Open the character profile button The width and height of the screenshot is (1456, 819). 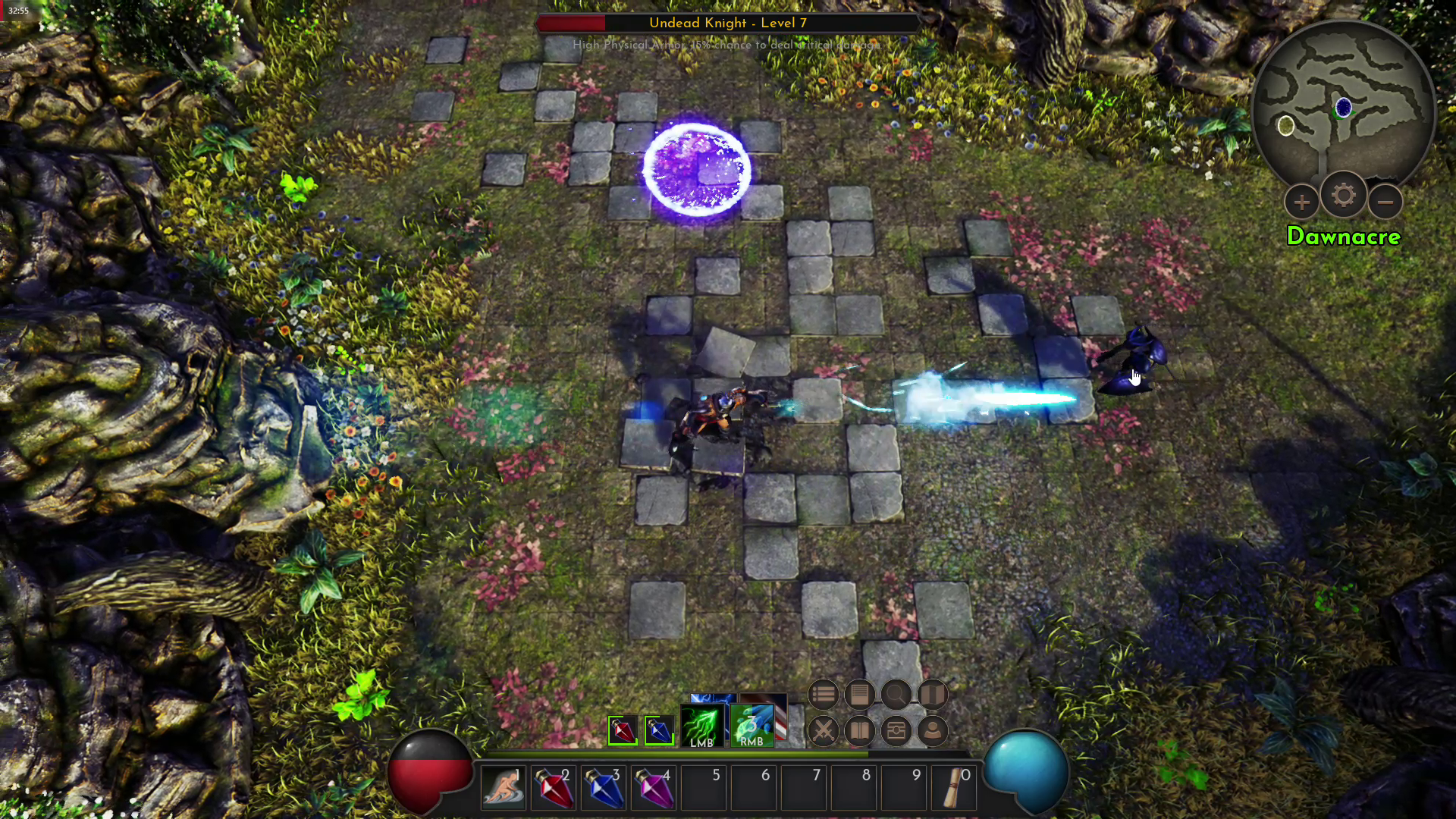click(933, 731)
